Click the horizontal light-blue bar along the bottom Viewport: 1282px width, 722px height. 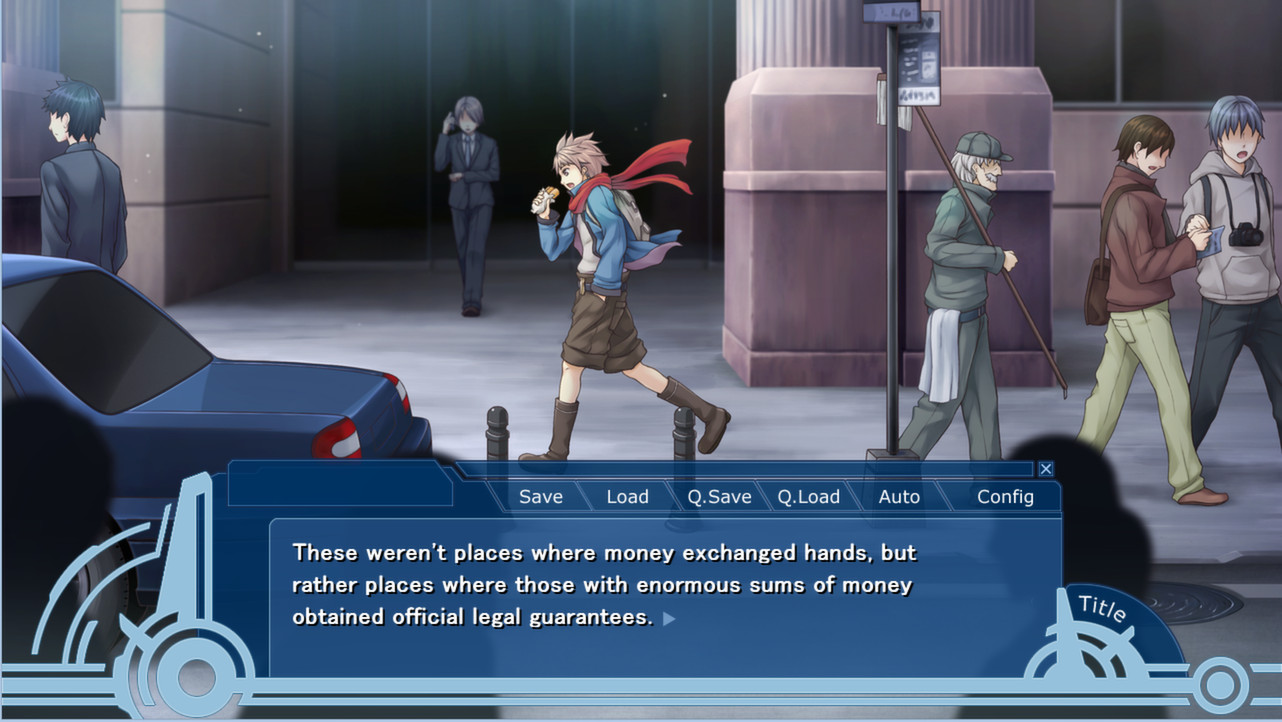tap(640, 690)
